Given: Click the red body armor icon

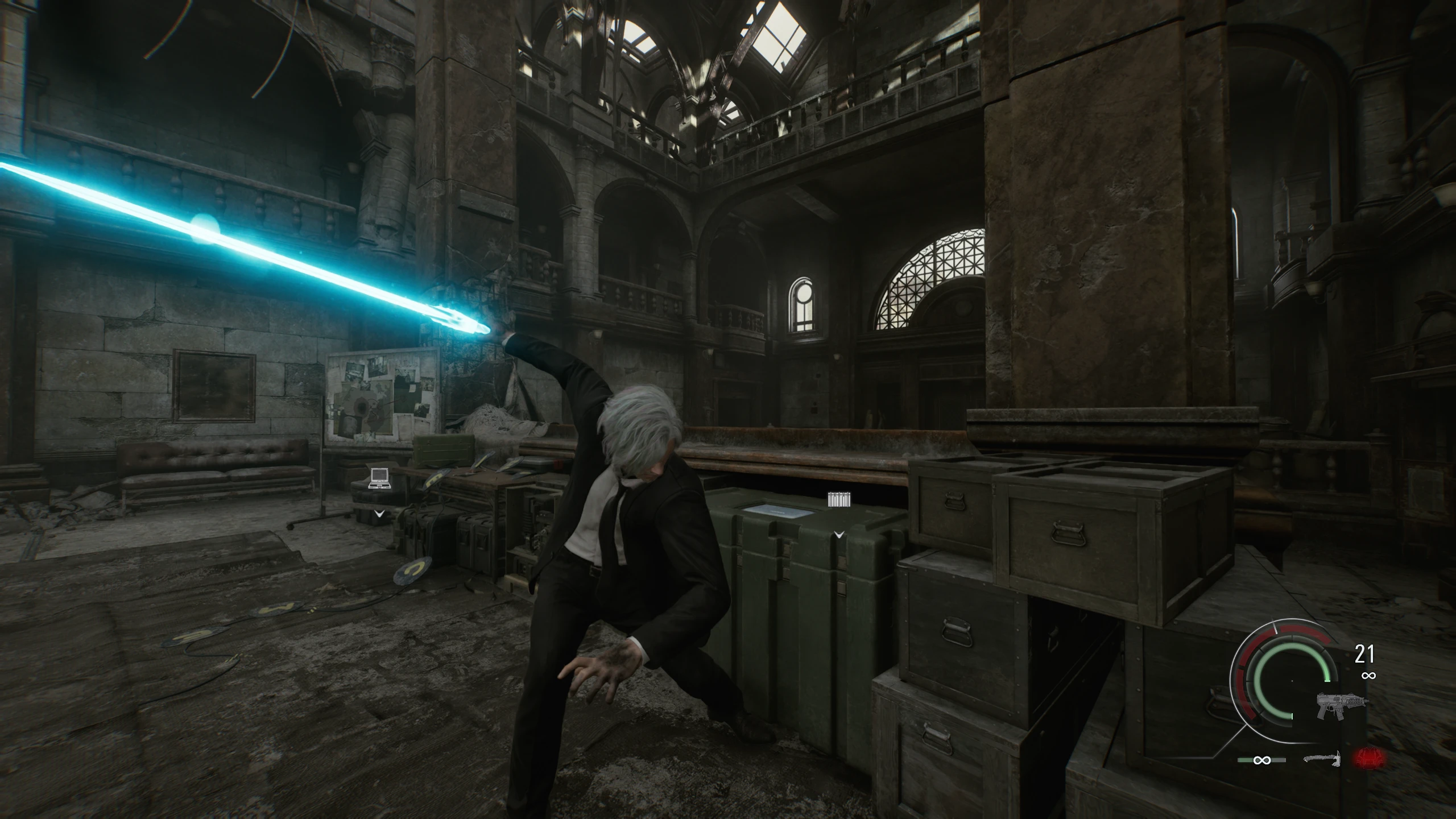Looking at the screenshot, I should tap(1369, 758).
